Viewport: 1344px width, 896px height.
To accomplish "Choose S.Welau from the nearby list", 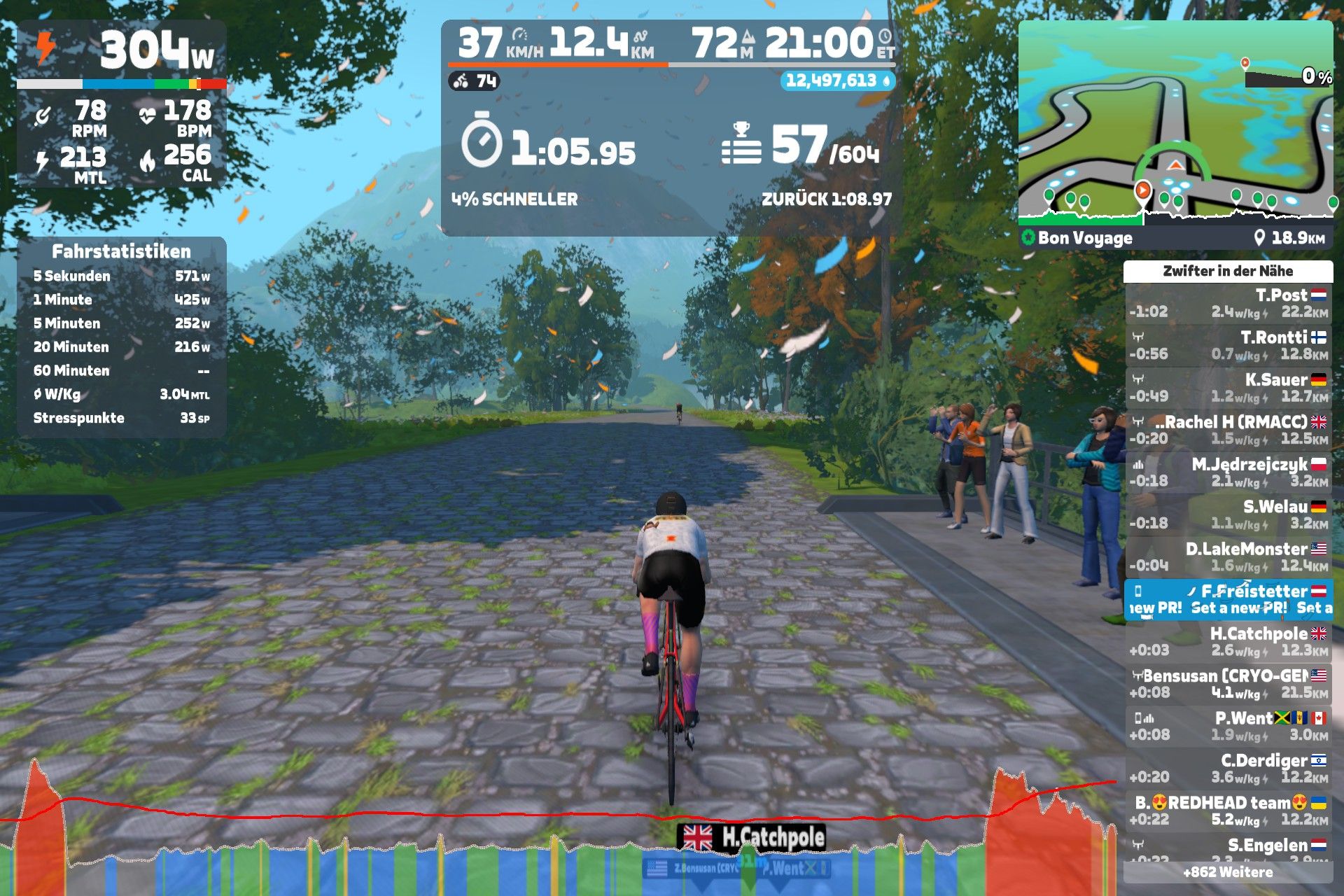I will (1228, 514).
